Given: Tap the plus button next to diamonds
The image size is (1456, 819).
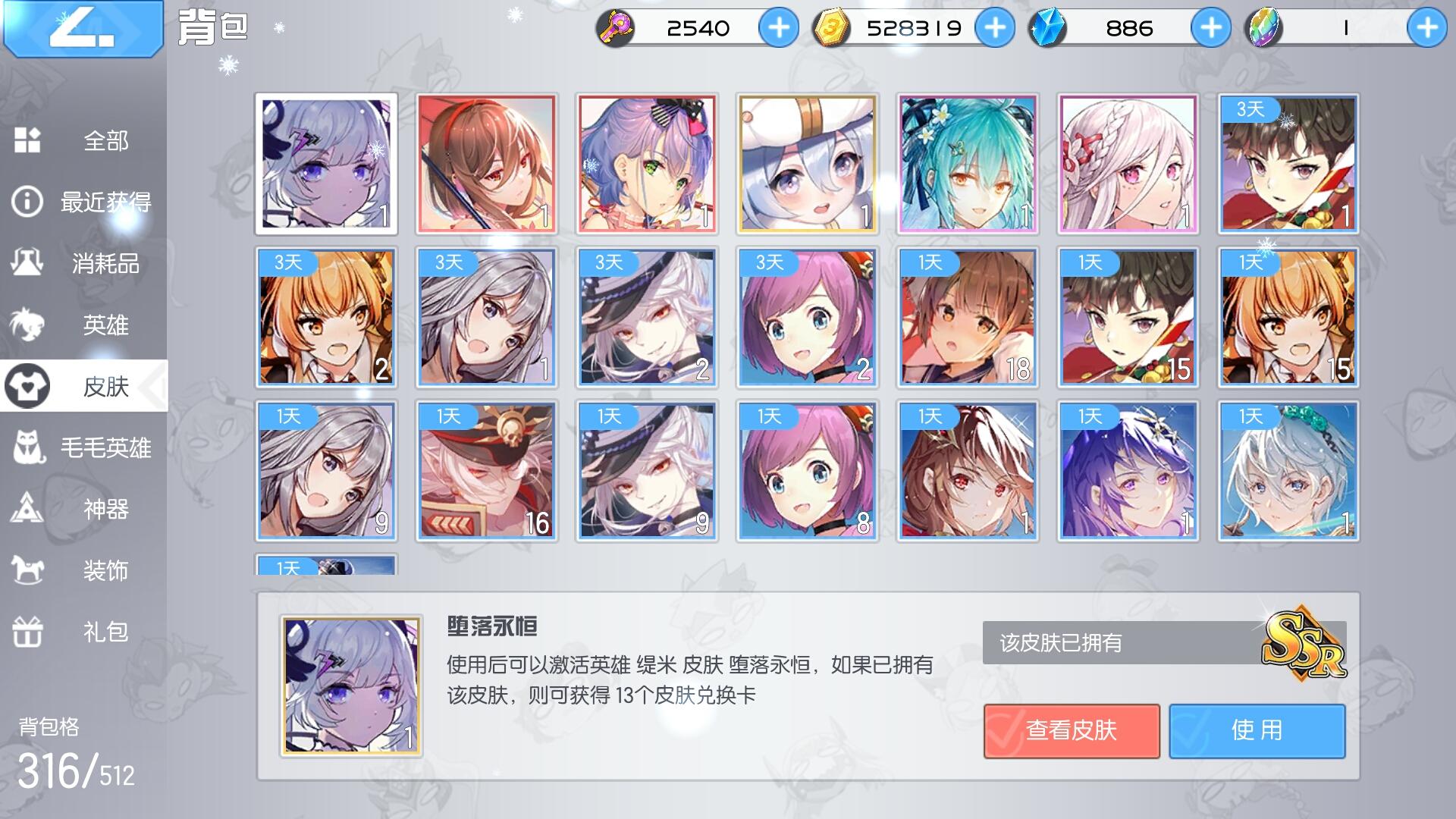Looking at the screenshot, I should point(1210,27).
